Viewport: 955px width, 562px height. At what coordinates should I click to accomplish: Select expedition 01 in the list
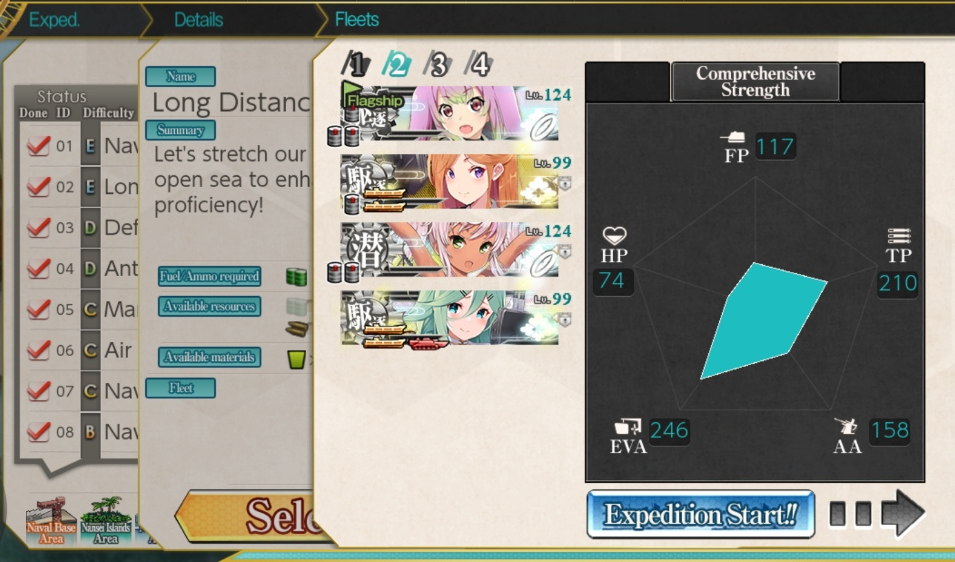[x=80, y=146]
